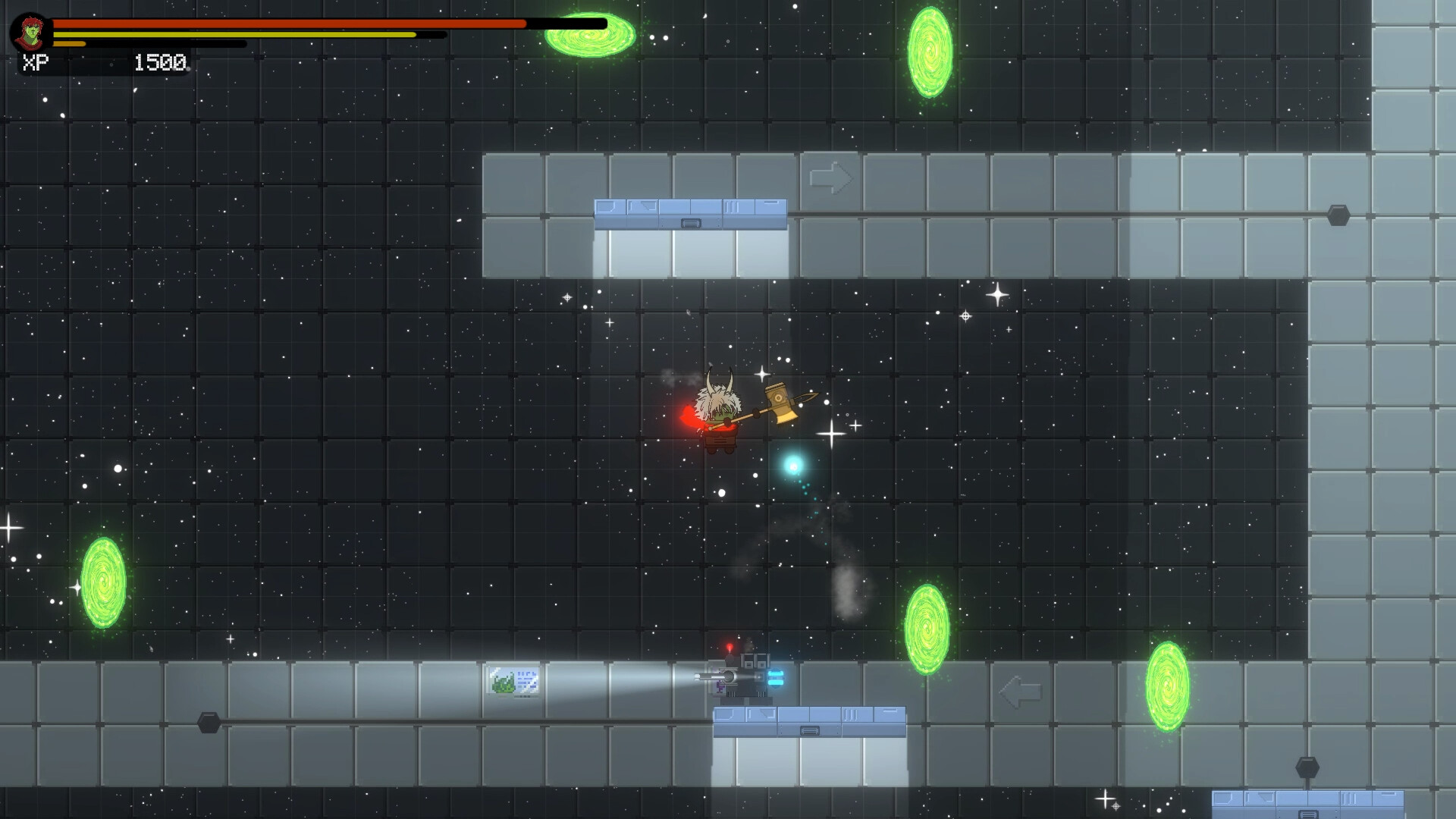This screenshot has height=819, width=1456.
Task: Click the right-pointing arrow on the upper wall
Action: (830, 179)
